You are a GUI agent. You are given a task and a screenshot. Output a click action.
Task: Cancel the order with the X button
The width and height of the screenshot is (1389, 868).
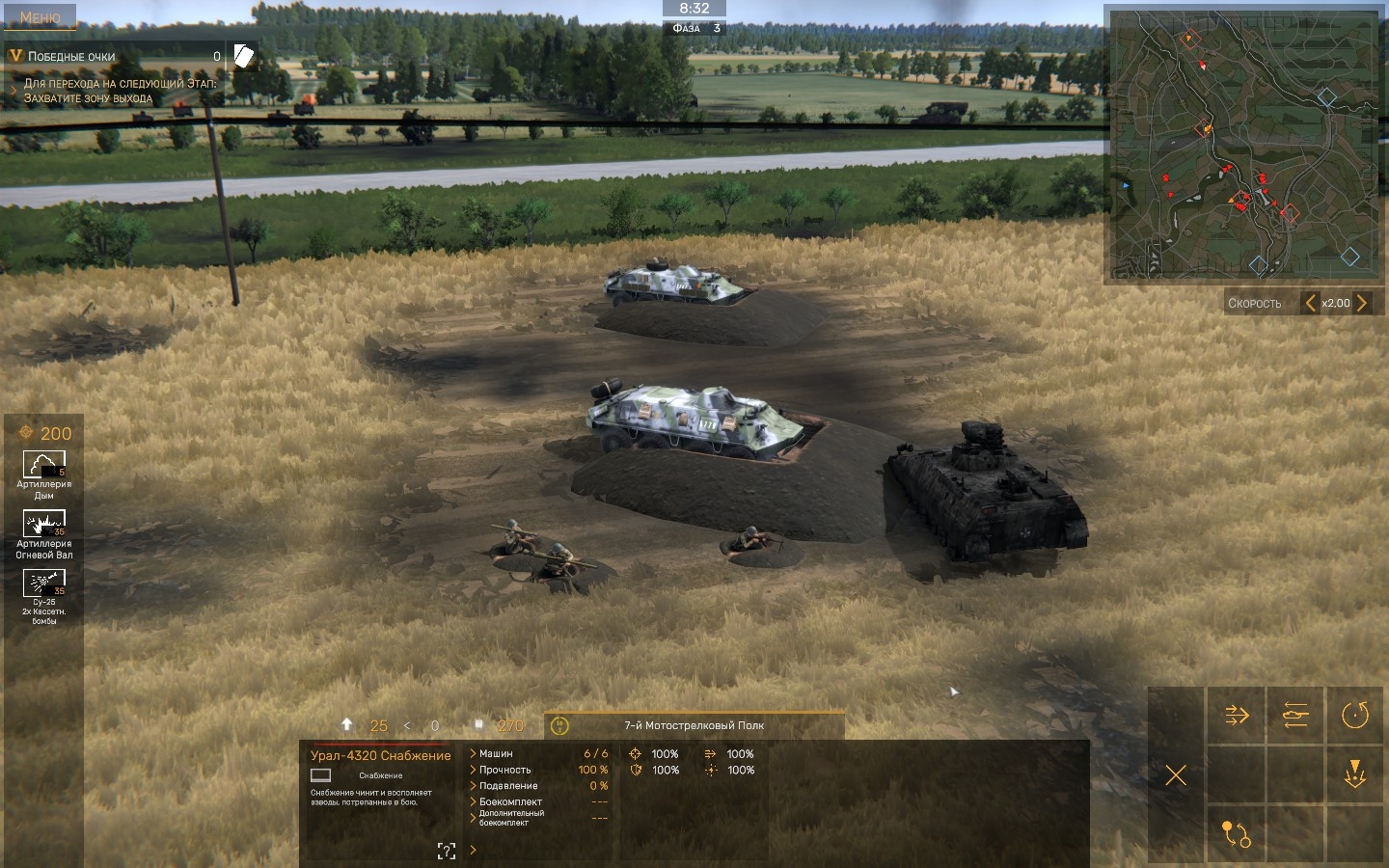1176,774
